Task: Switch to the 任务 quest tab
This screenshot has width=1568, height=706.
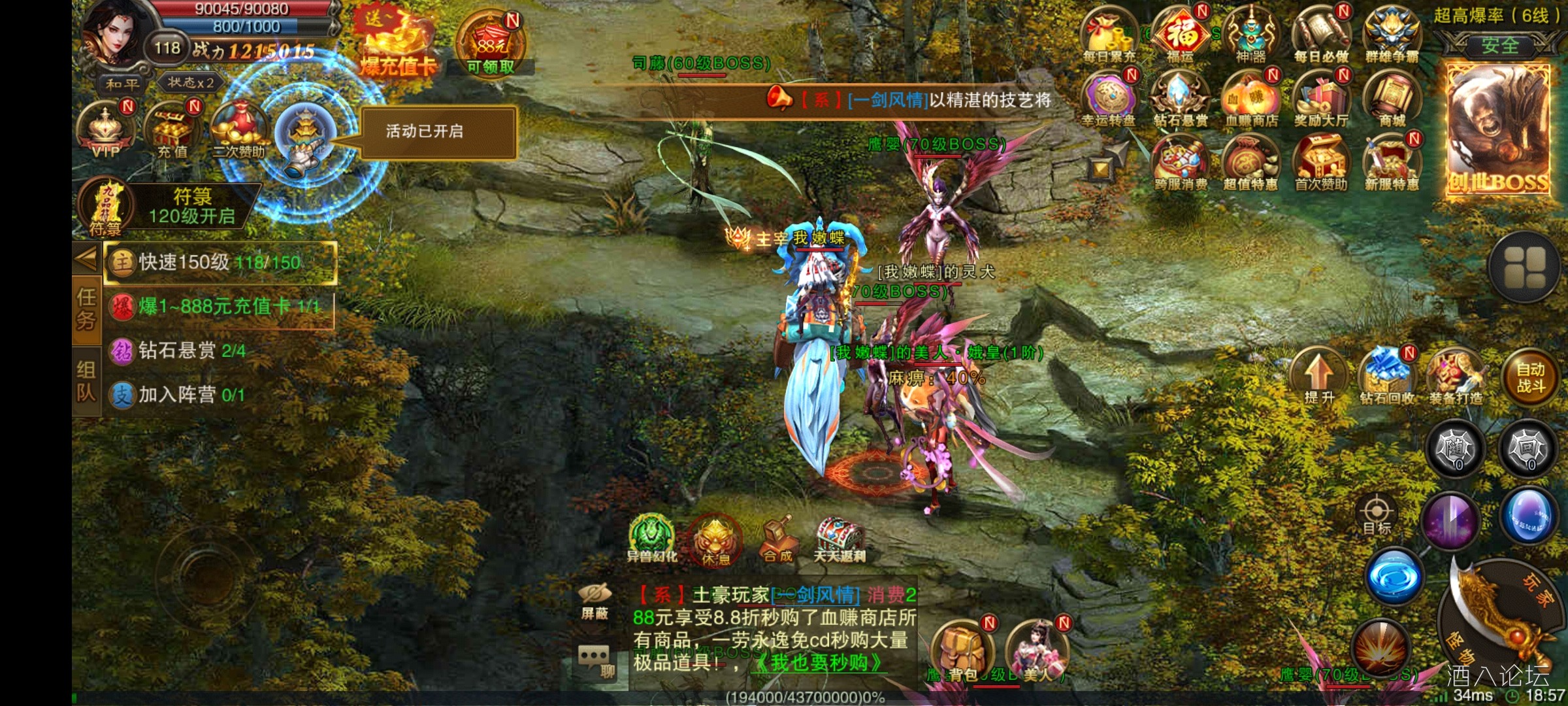Action: (87, 307)
